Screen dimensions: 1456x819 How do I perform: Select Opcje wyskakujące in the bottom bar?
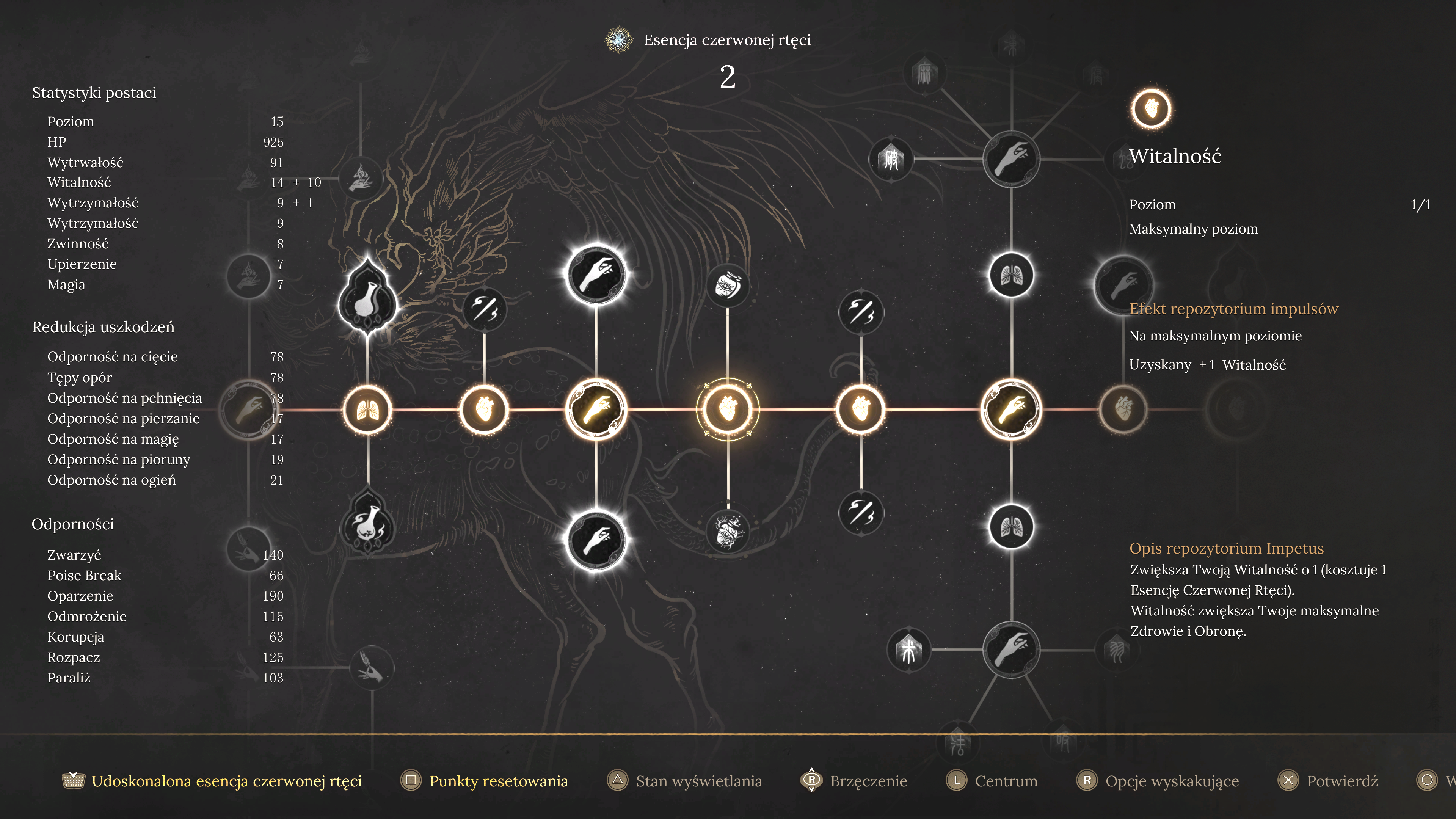click(1171, 781)
